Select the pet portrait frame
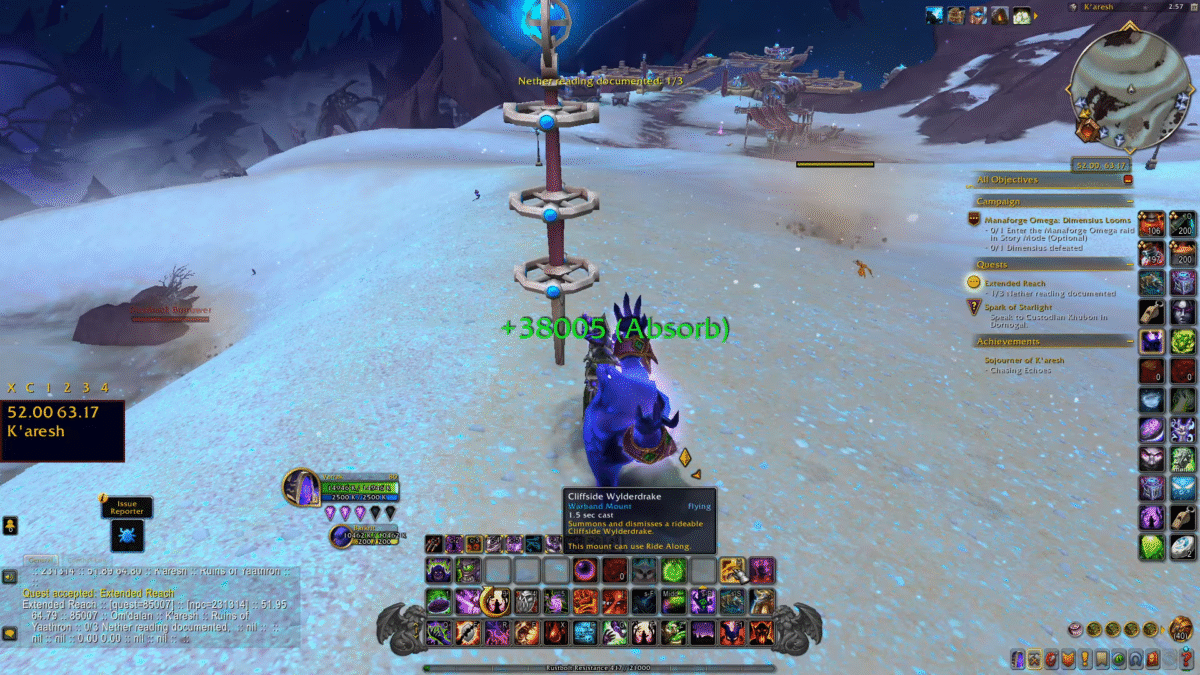 click(x=342, y=536)
